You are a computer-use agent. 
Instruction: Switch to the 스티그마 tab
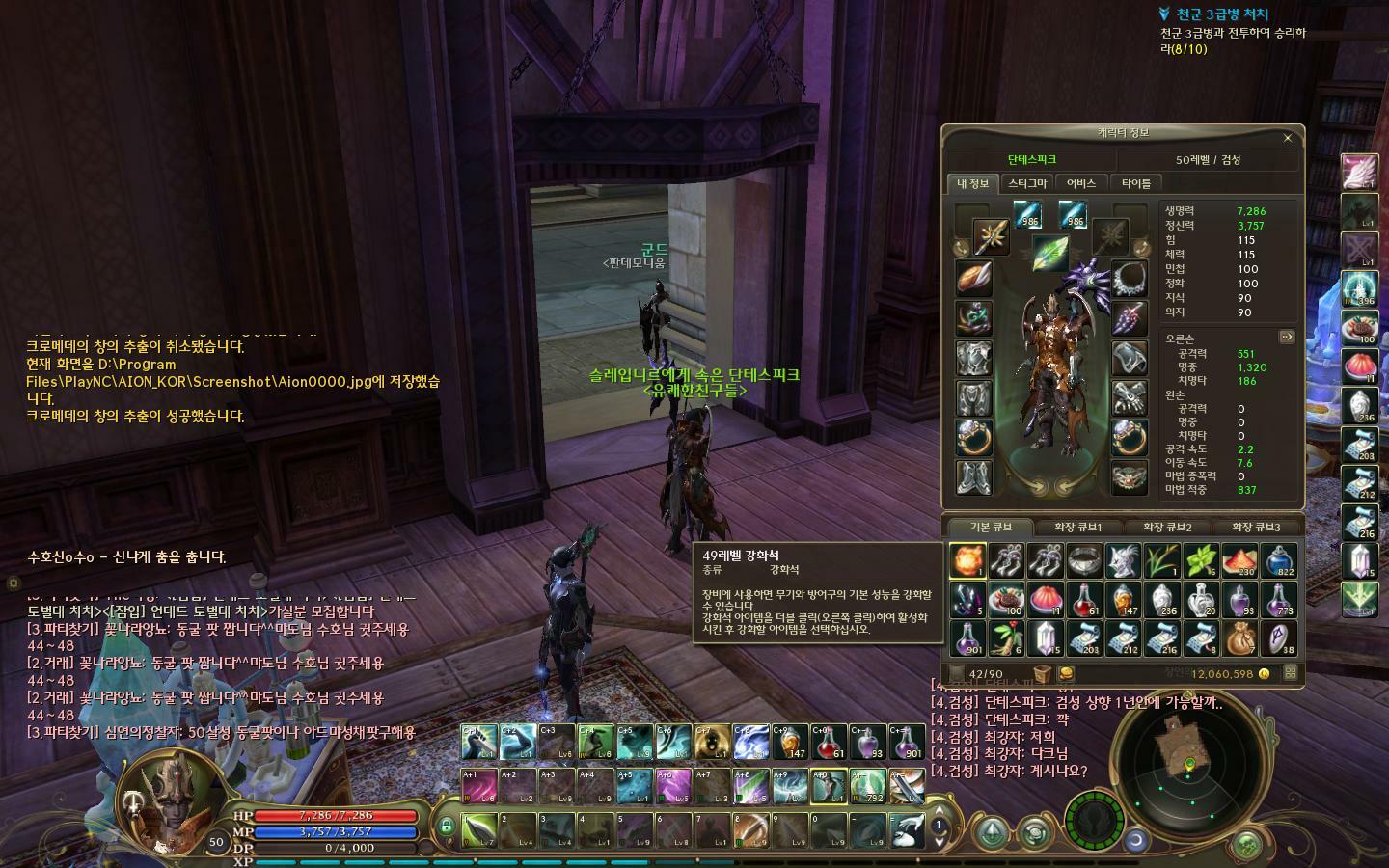(1027, 183)
